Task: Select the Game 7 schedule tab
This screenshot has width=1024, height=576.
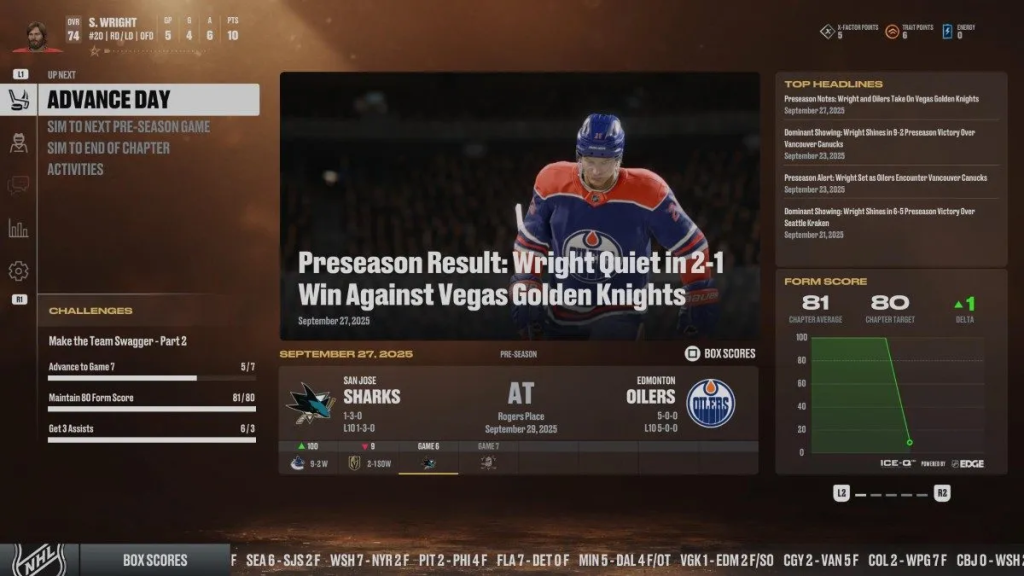Action: click(488, 458)
